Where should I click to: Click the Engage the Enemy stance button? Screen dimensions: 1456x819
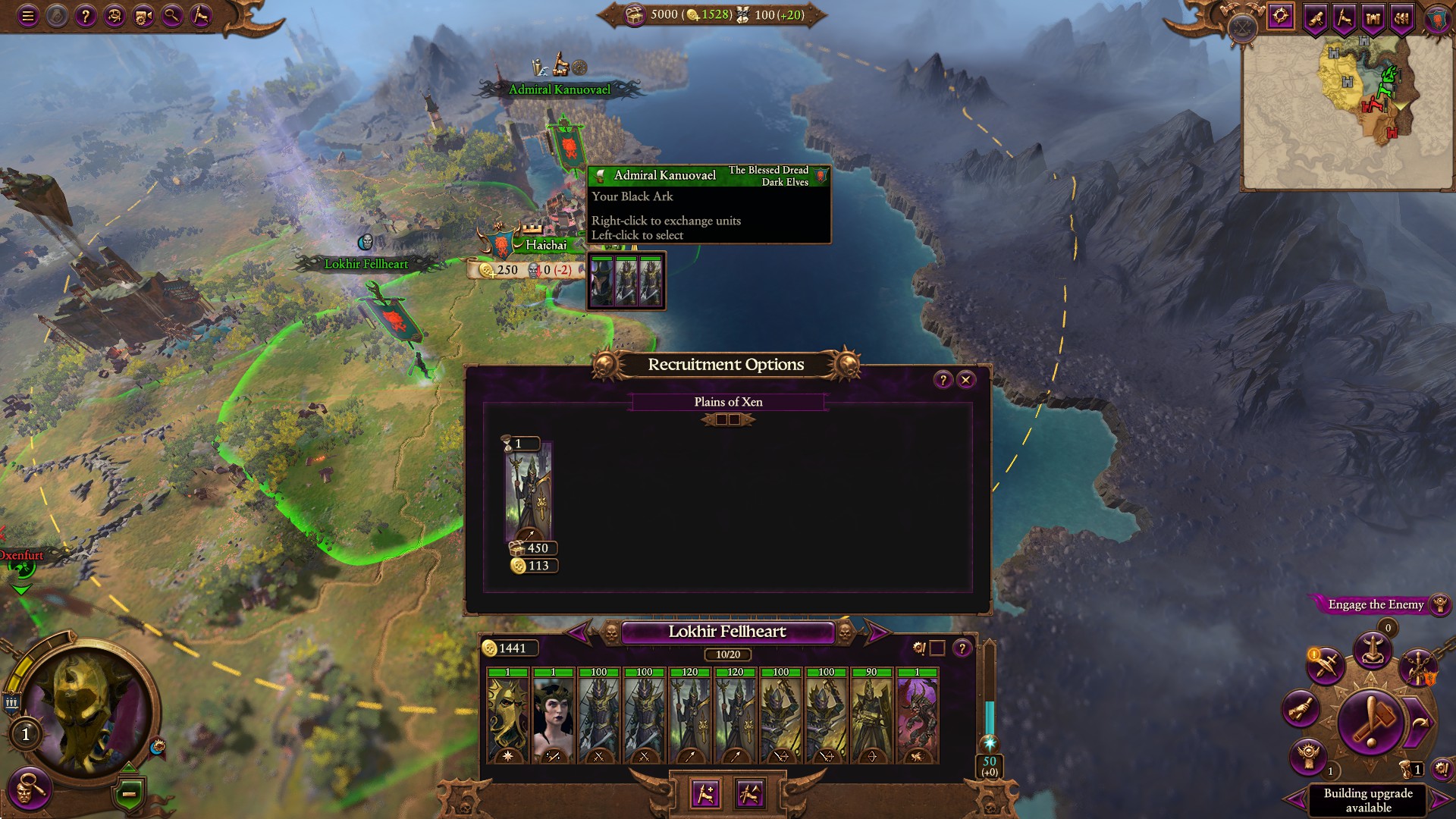(1376, 605)
